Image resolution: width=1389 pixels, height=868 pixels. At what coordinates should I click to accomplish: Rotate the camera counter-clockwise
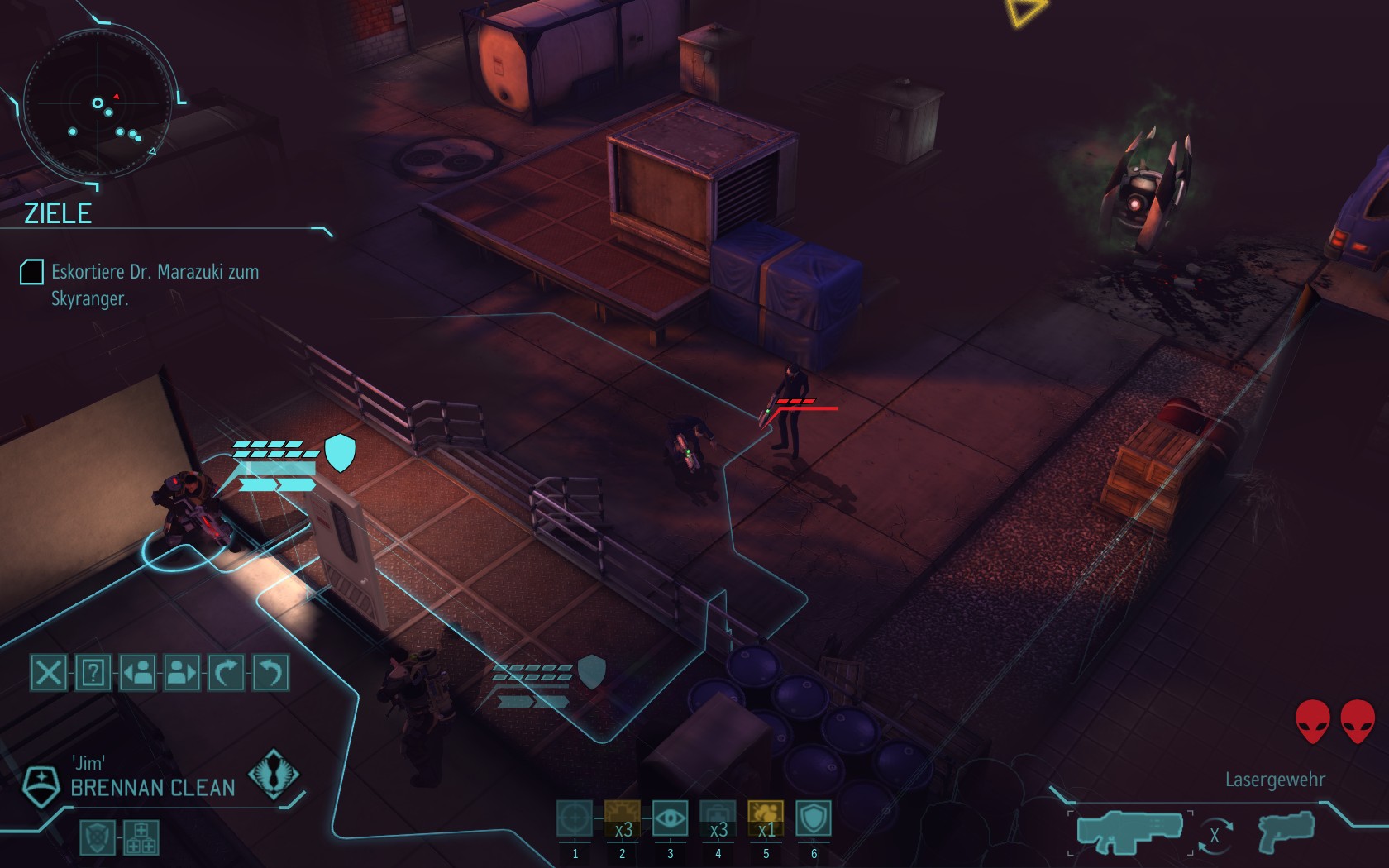click(x=271, y=673)
